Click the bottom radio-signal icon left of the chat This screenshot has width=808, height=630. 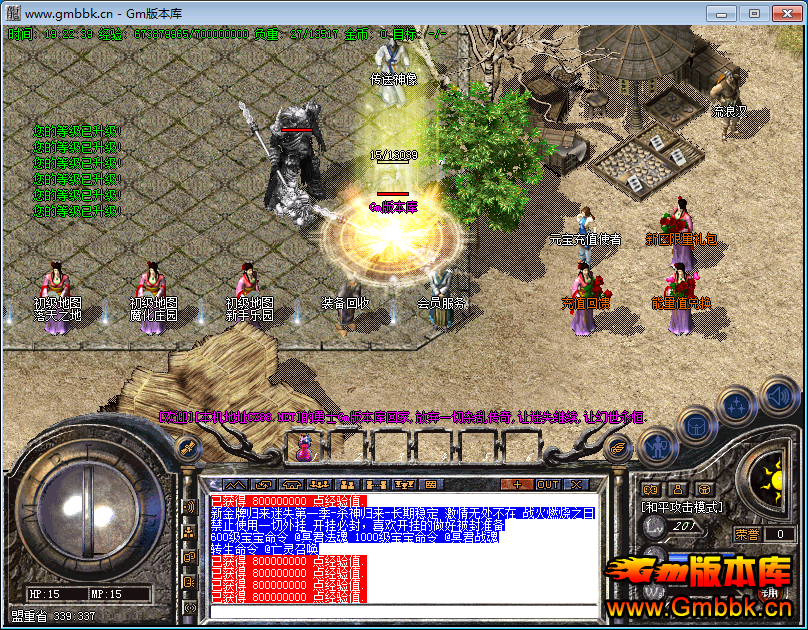(189, 607)
